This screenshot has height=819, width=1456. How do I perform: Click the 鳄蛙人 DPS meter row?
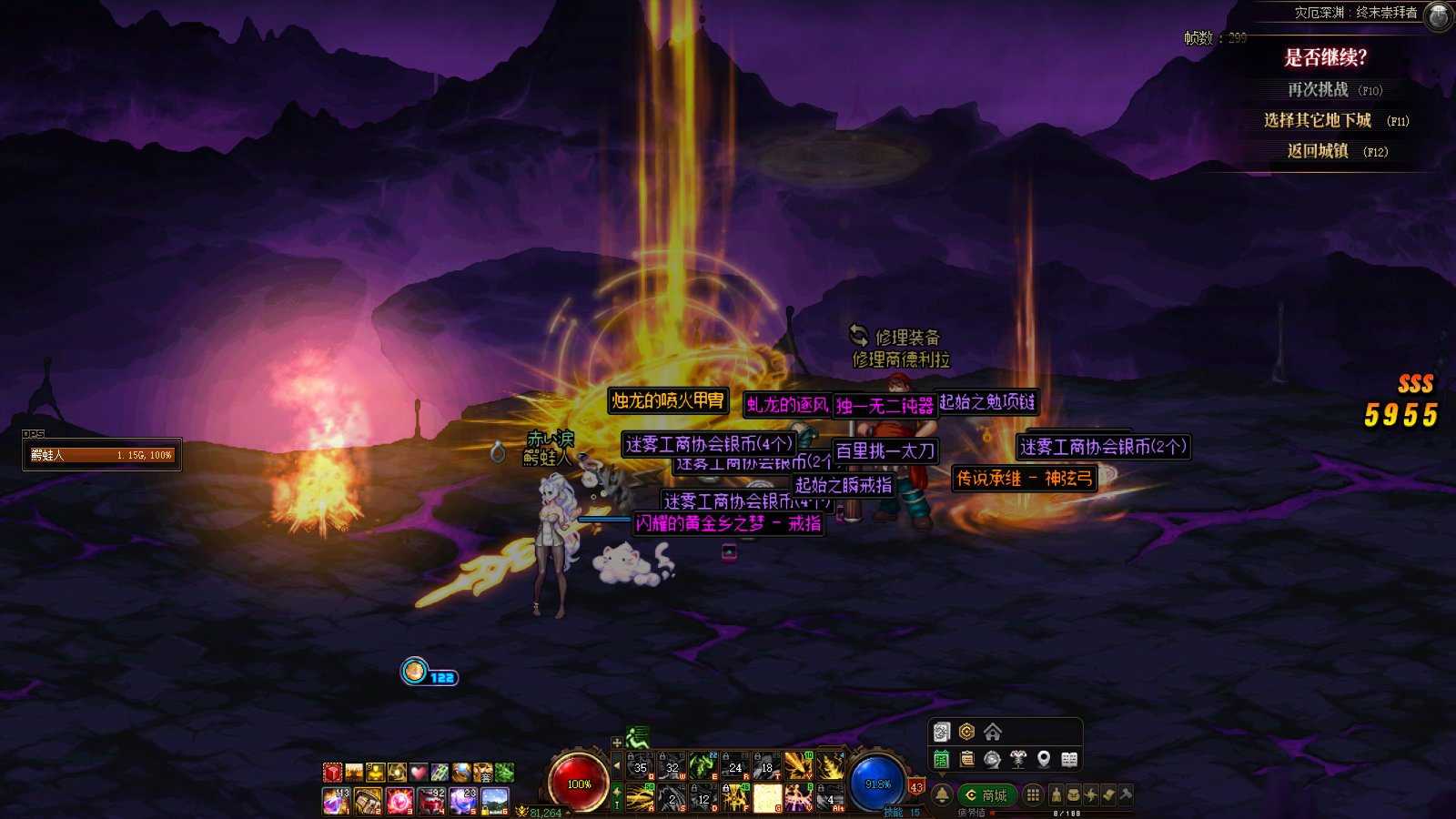pos(102,455)
